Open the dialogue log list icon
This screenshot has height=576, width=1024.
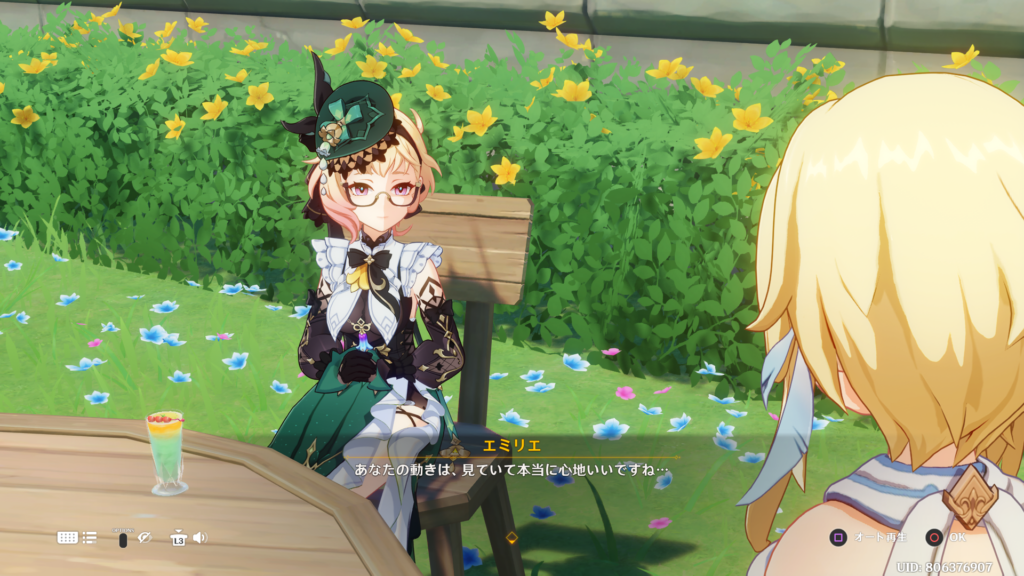(x=90, y=537)
